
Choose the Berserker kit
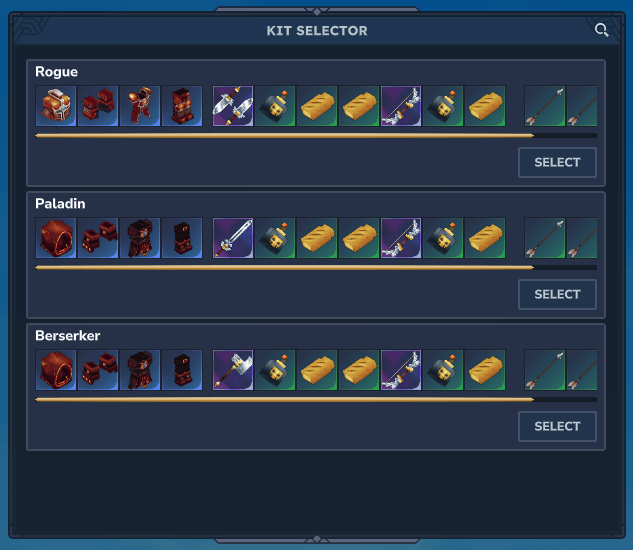557,426
